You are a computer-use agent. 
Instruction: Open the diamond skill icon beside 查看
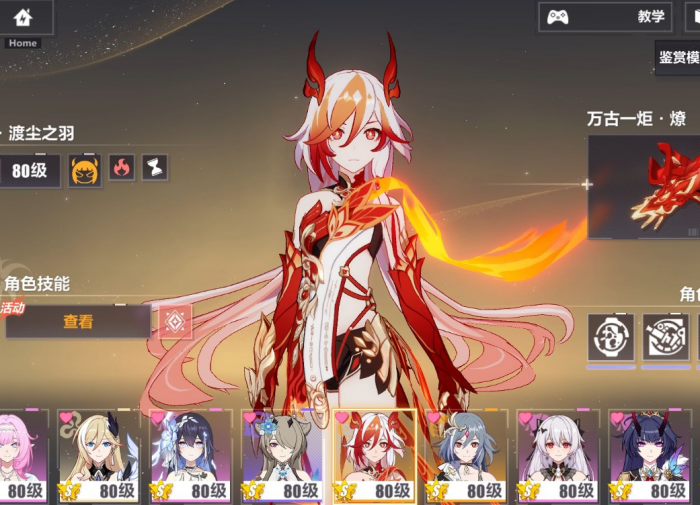(x=176, y=322)
